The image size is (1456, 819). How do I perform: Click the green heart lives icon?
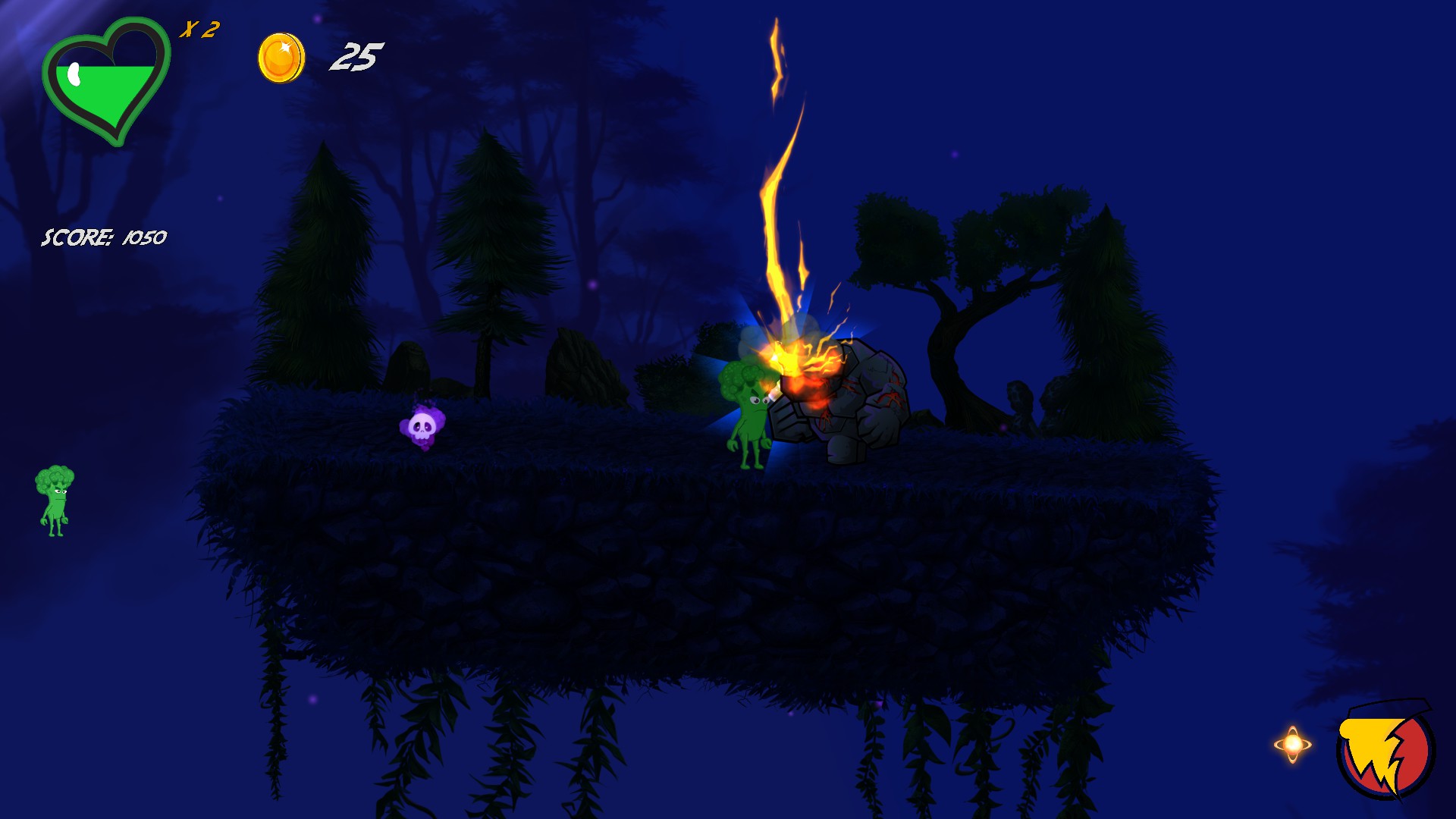click(105, 82)
